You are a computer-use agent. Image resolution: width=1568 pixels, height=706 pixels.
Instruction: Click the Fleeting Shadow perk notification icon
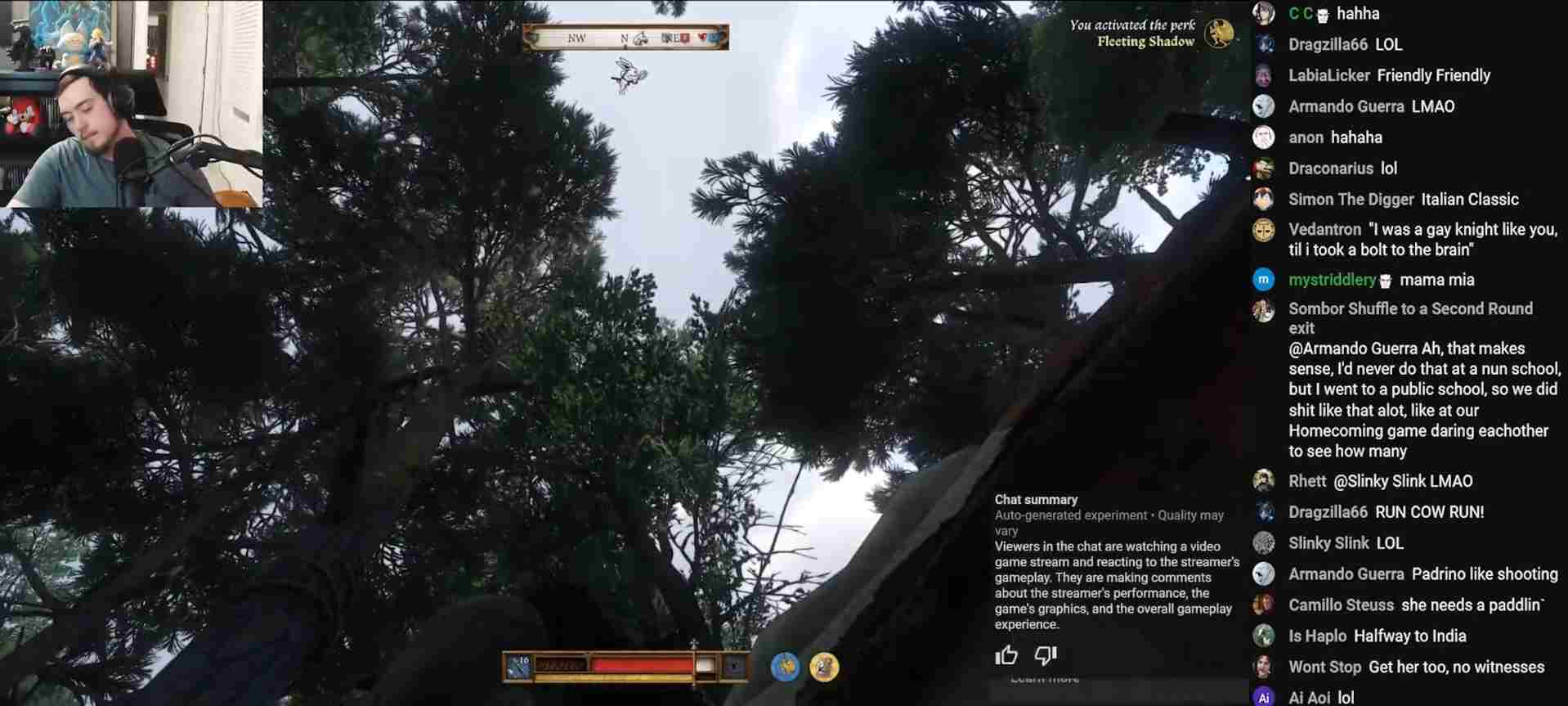(1218, 34)
